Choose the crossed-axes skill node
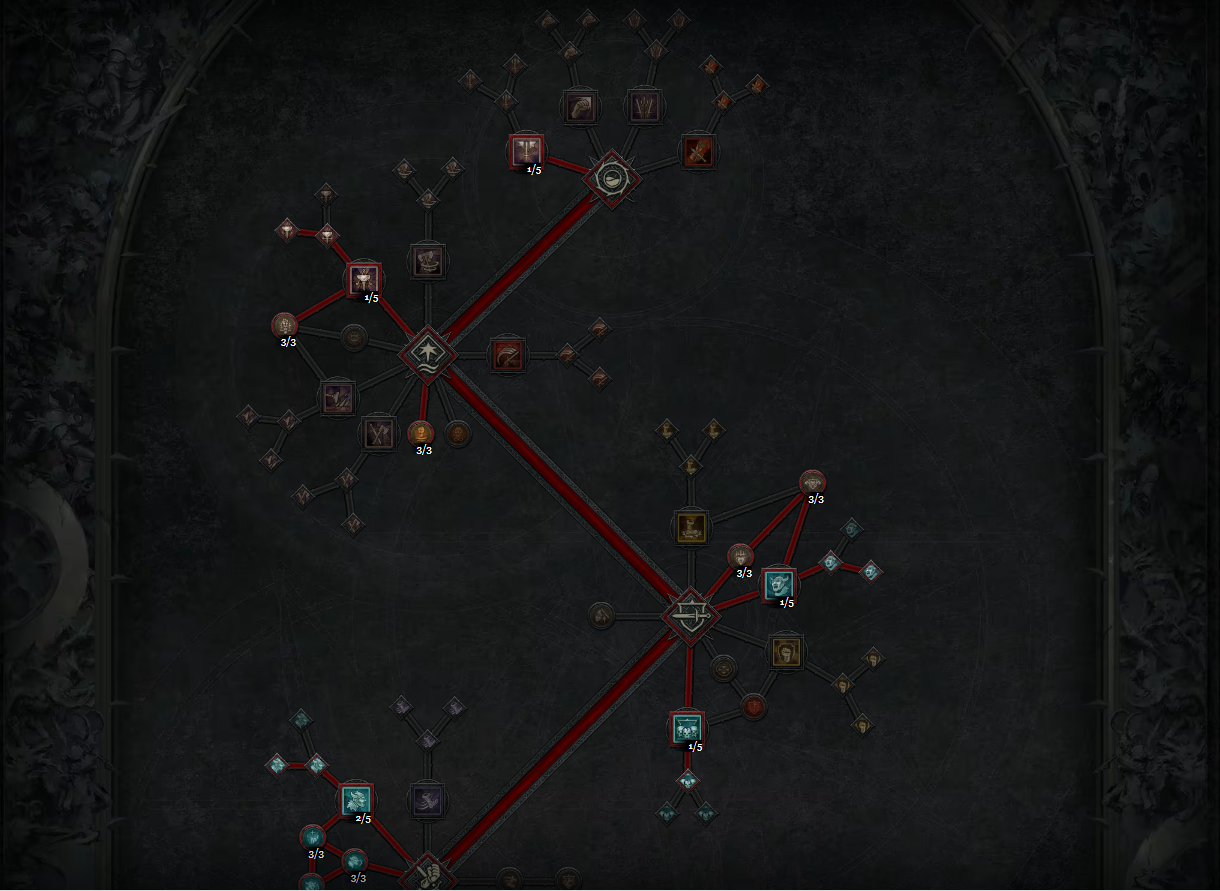Image resolution: width=1220 pixels, height=891 pixels. 377,433
